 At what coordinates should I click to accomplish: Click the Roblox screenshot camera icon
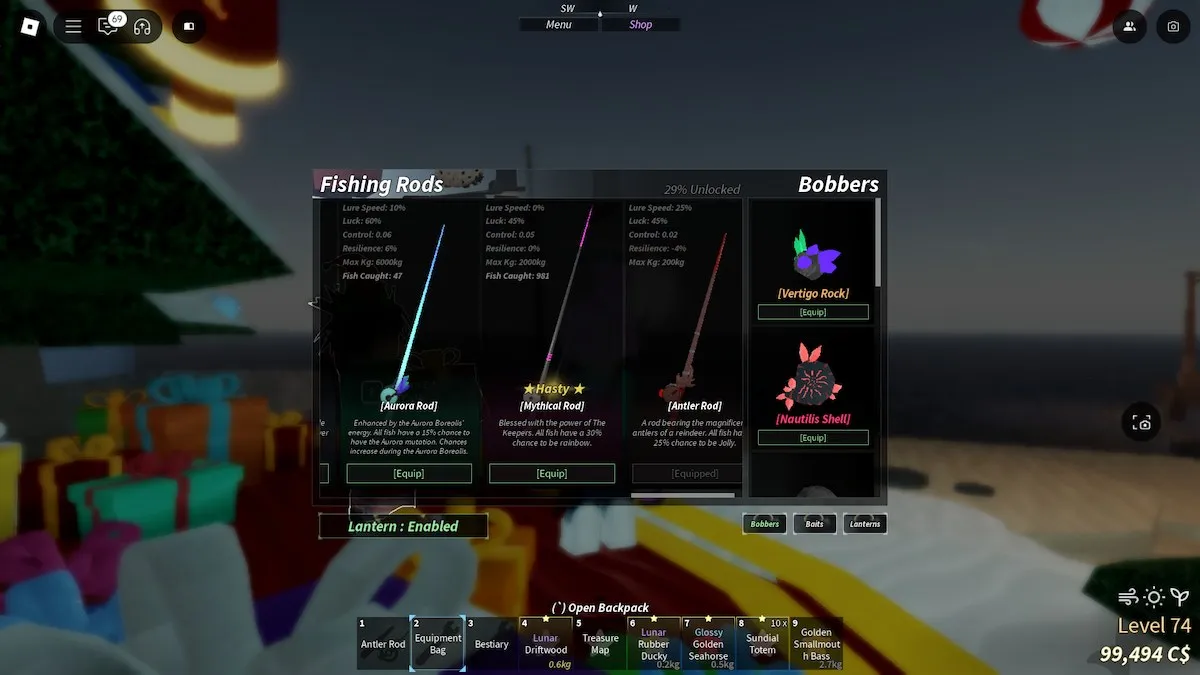point(1173,27)
